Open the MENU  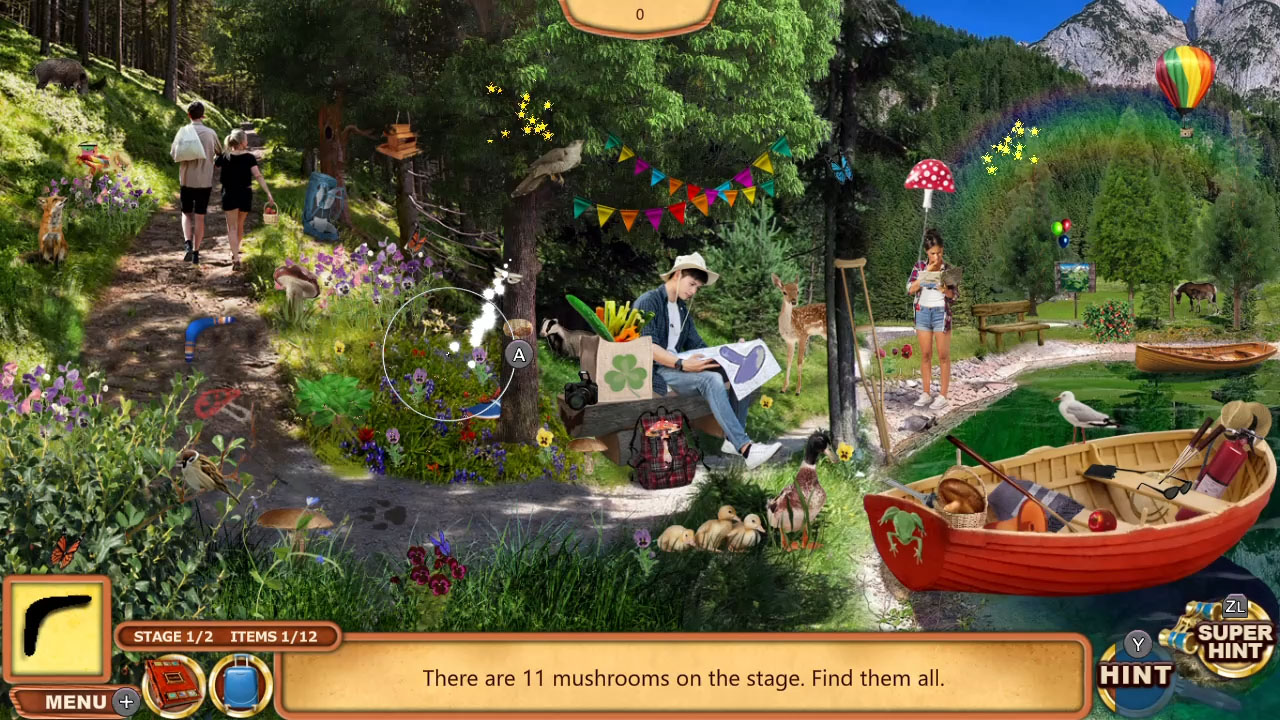tap(73, 701)
